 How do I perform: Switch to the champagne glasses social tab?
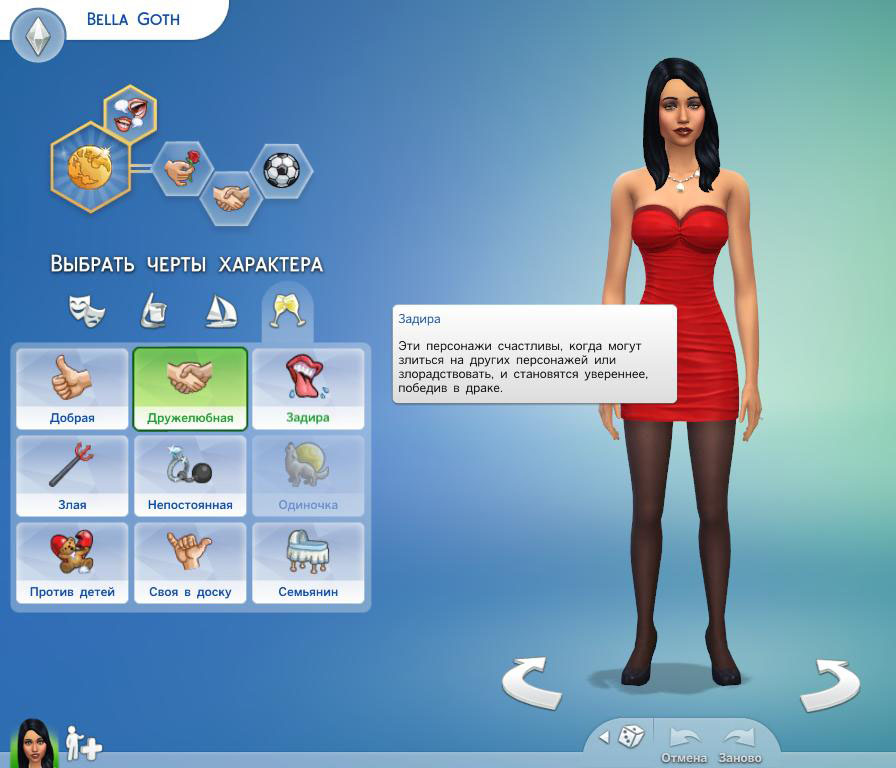[x=287, y=311]
